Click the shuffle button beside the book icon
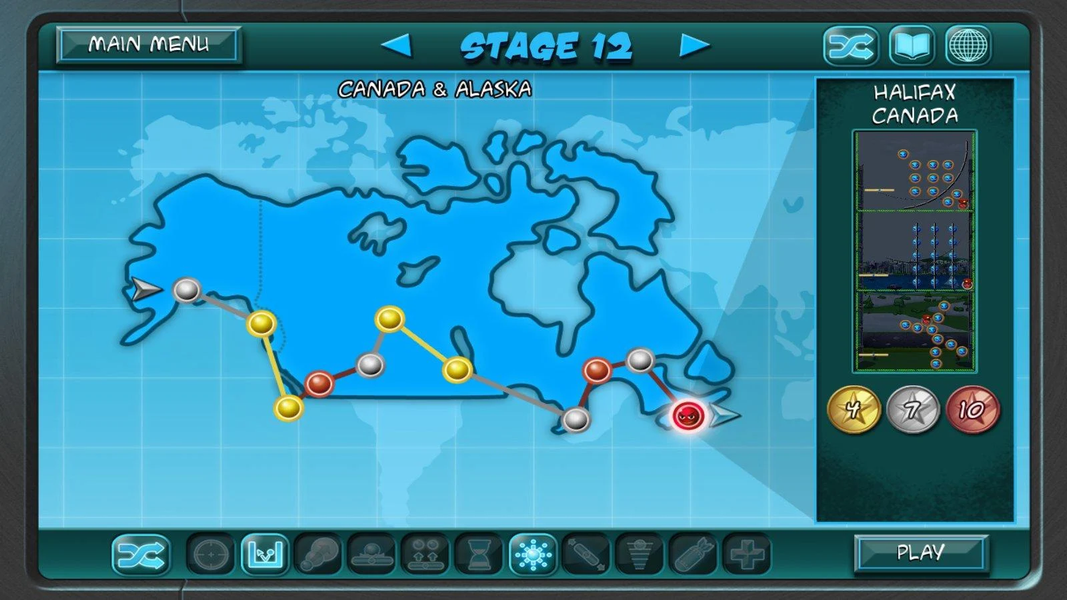Viewport: 1067px width, 600px height. tap(850, 46)
